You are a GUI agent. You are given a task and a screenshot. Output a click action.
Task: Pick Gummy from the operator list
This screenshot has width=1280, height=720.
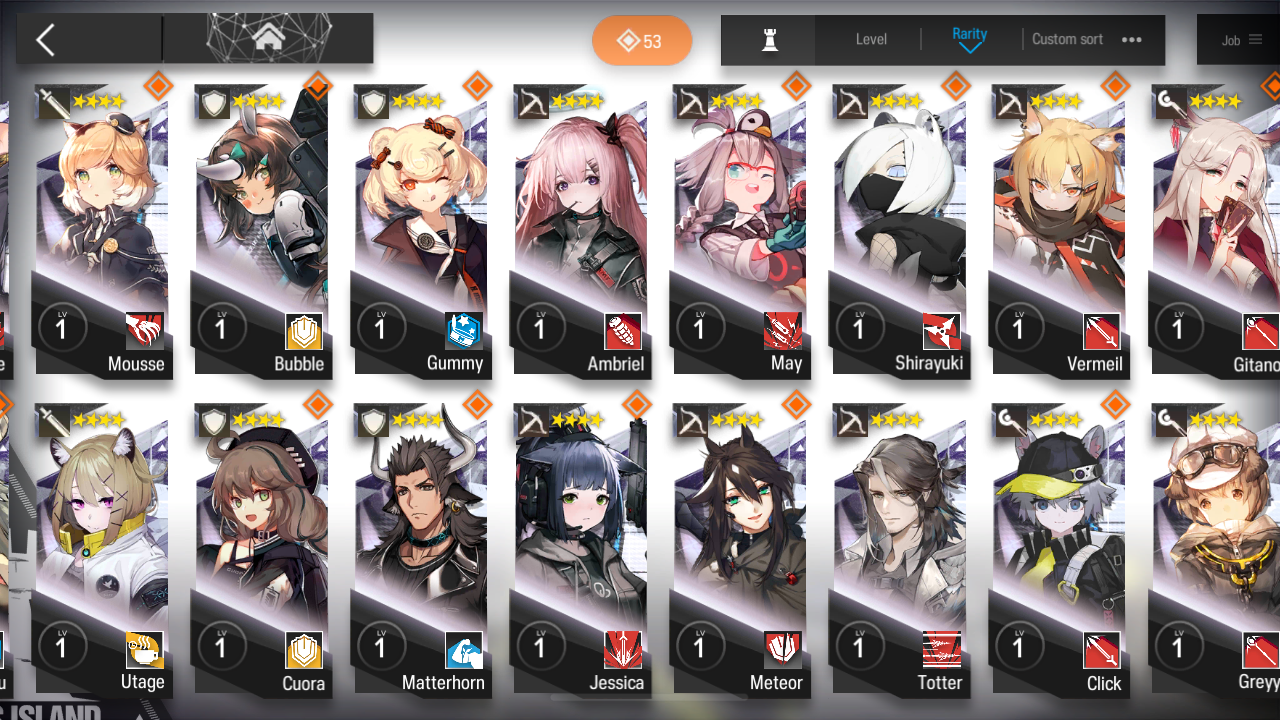click(x=420, y=230)
